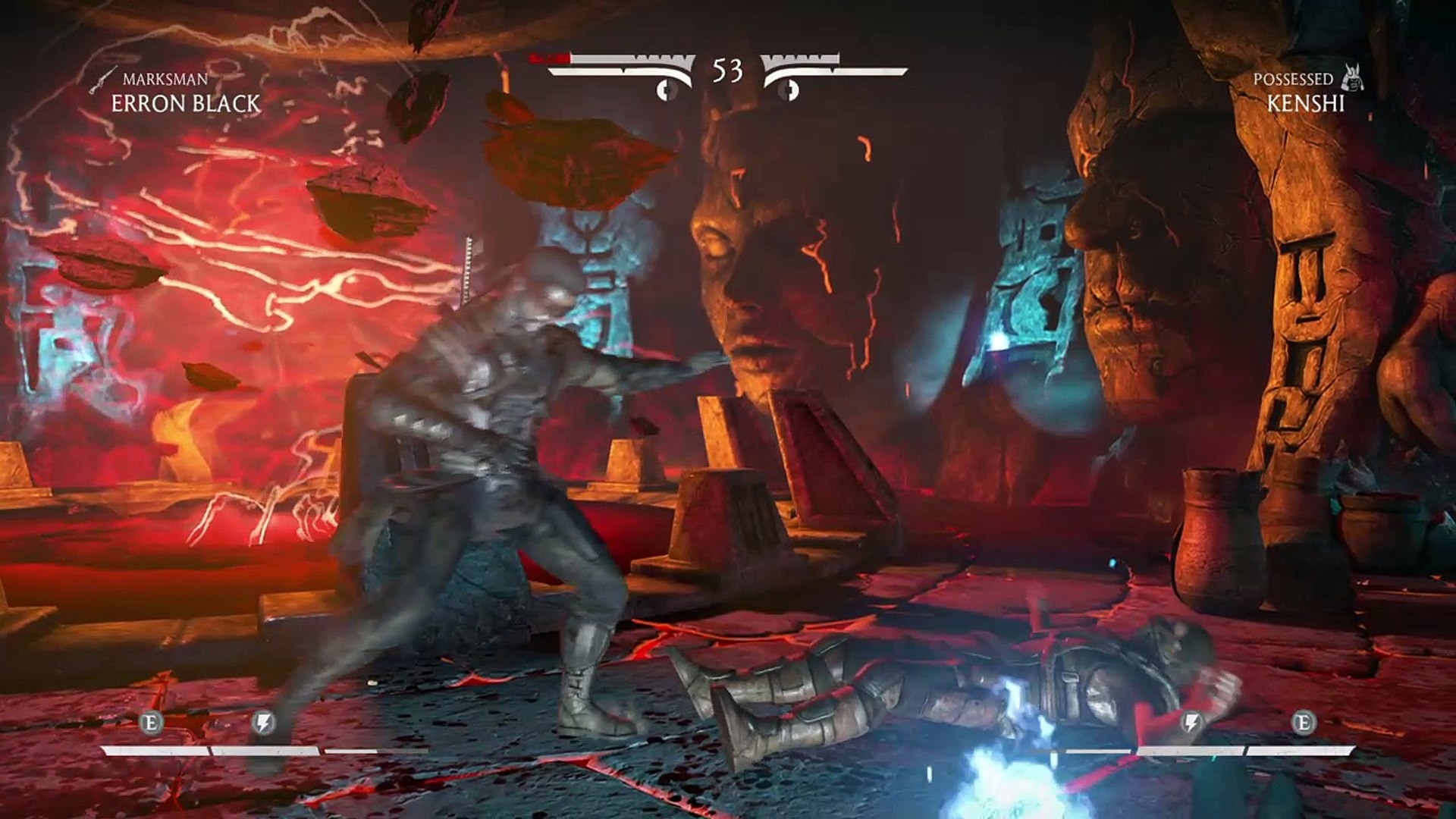The height and width of the screenshot is (819, 1456).
Task: Select Erron Black's round-win dragon medallion
Action: click(x=667, y=90)
